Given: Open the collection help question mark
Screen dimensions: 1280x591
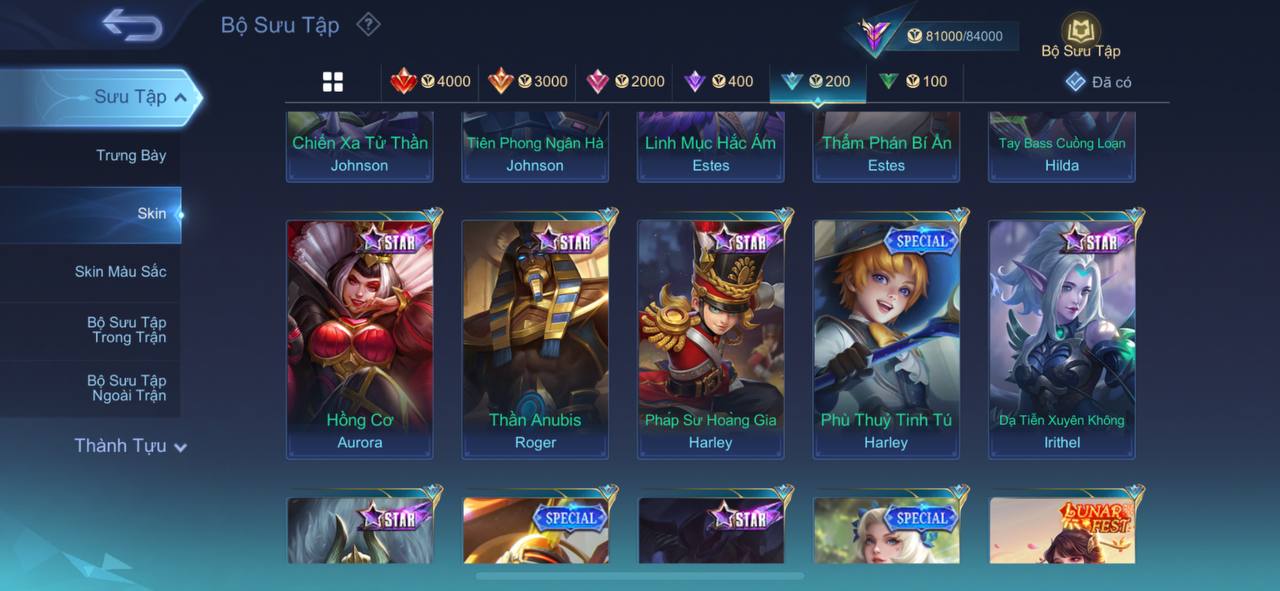Looking at the screenshot, I should pyautogui.click(x=369, y=24).
